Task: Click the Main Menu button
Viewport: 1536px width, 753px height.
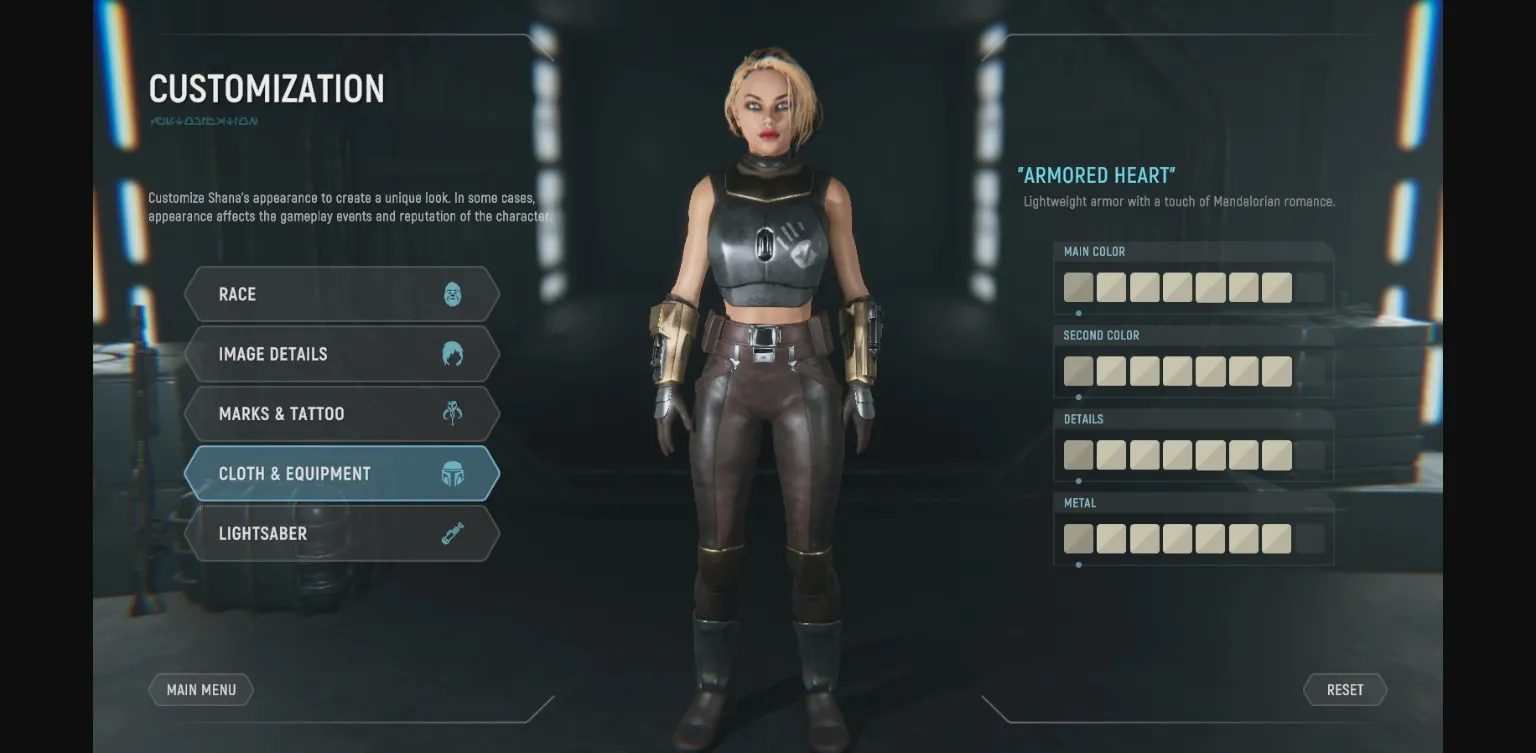Action: tap(201, 689)
